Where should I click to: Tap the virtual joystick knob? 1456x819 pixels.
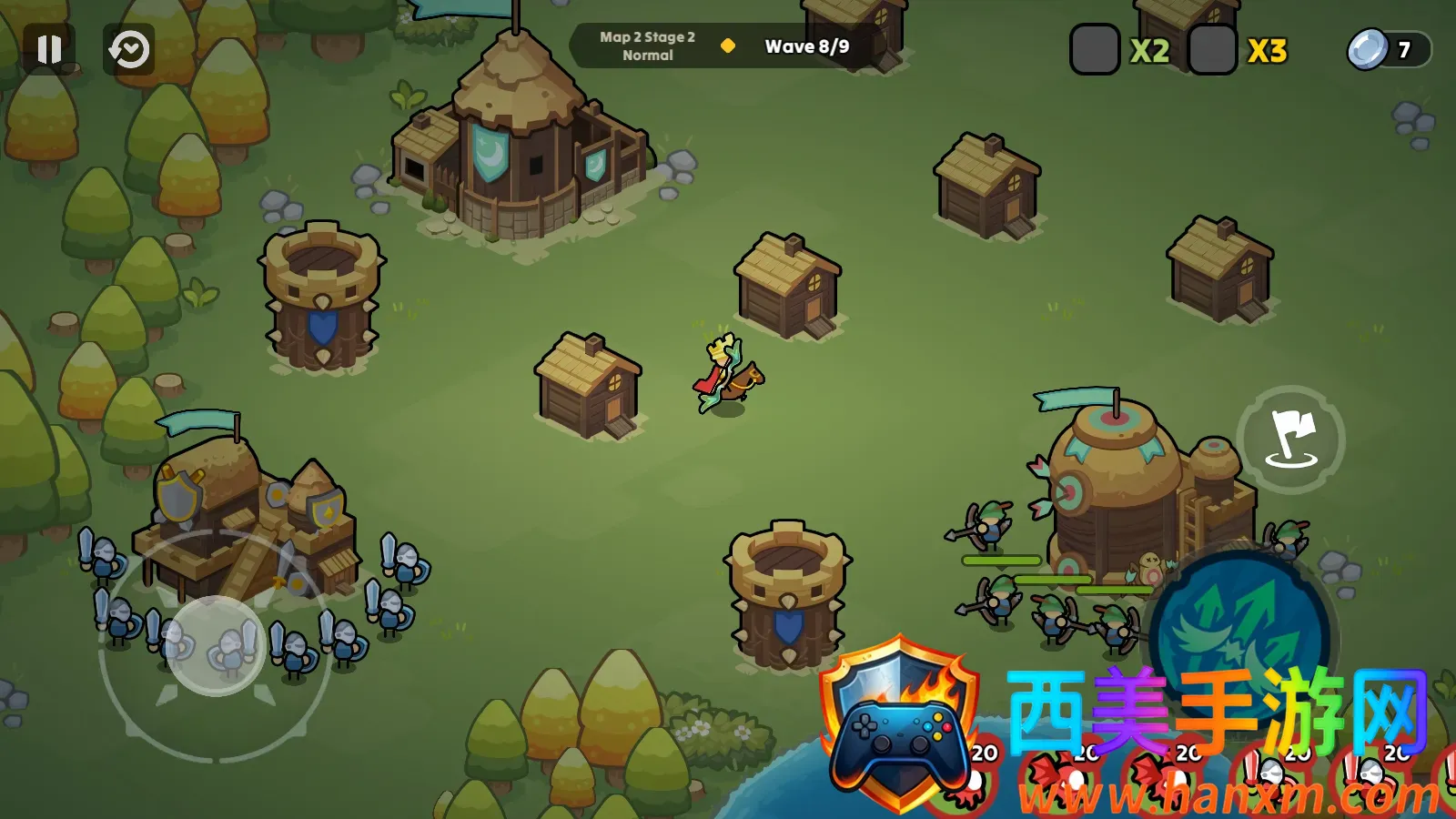[x=217, y=646]
